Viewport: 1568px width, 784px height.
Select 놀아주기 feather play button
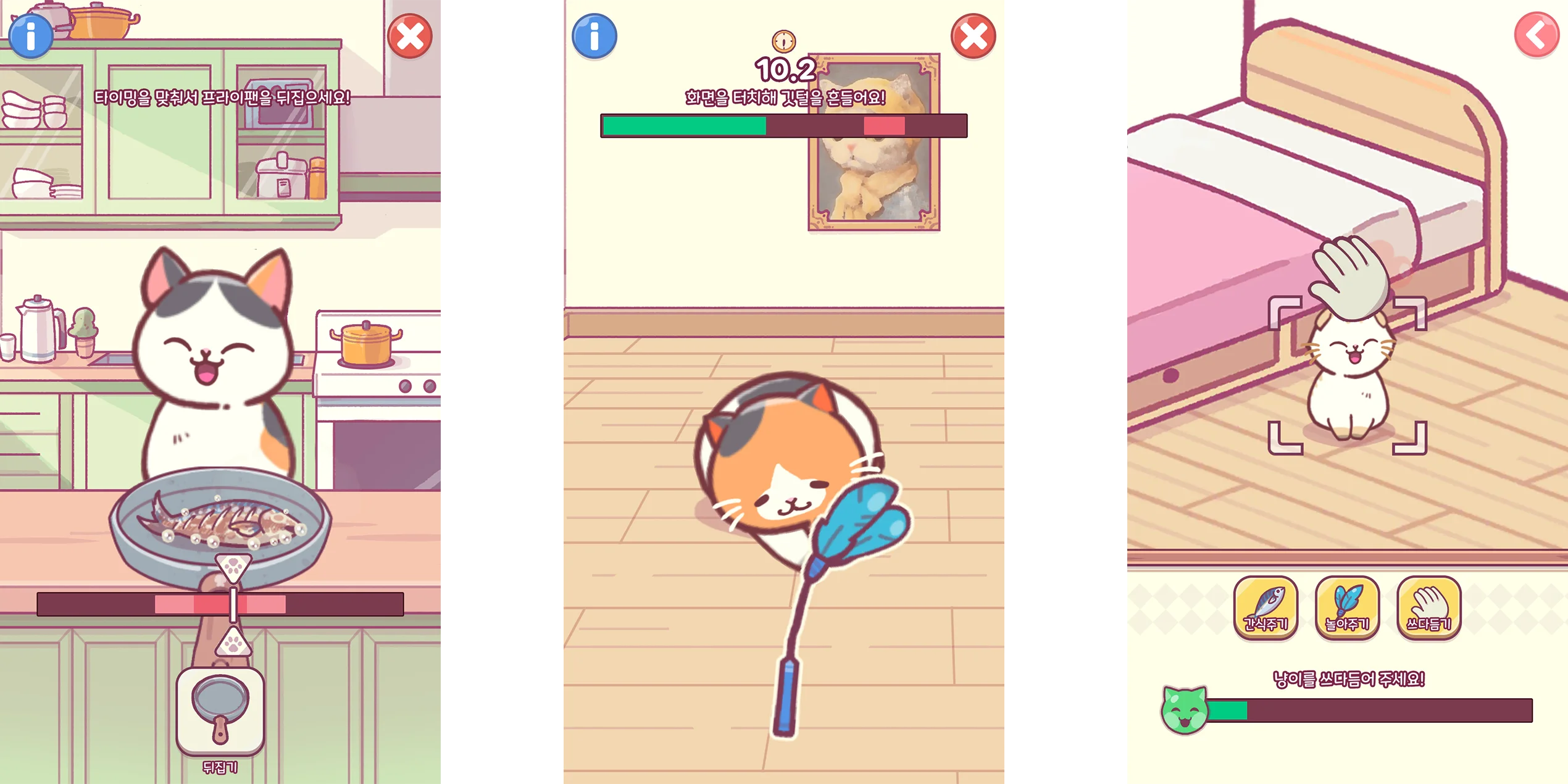tap(1347, 607)
